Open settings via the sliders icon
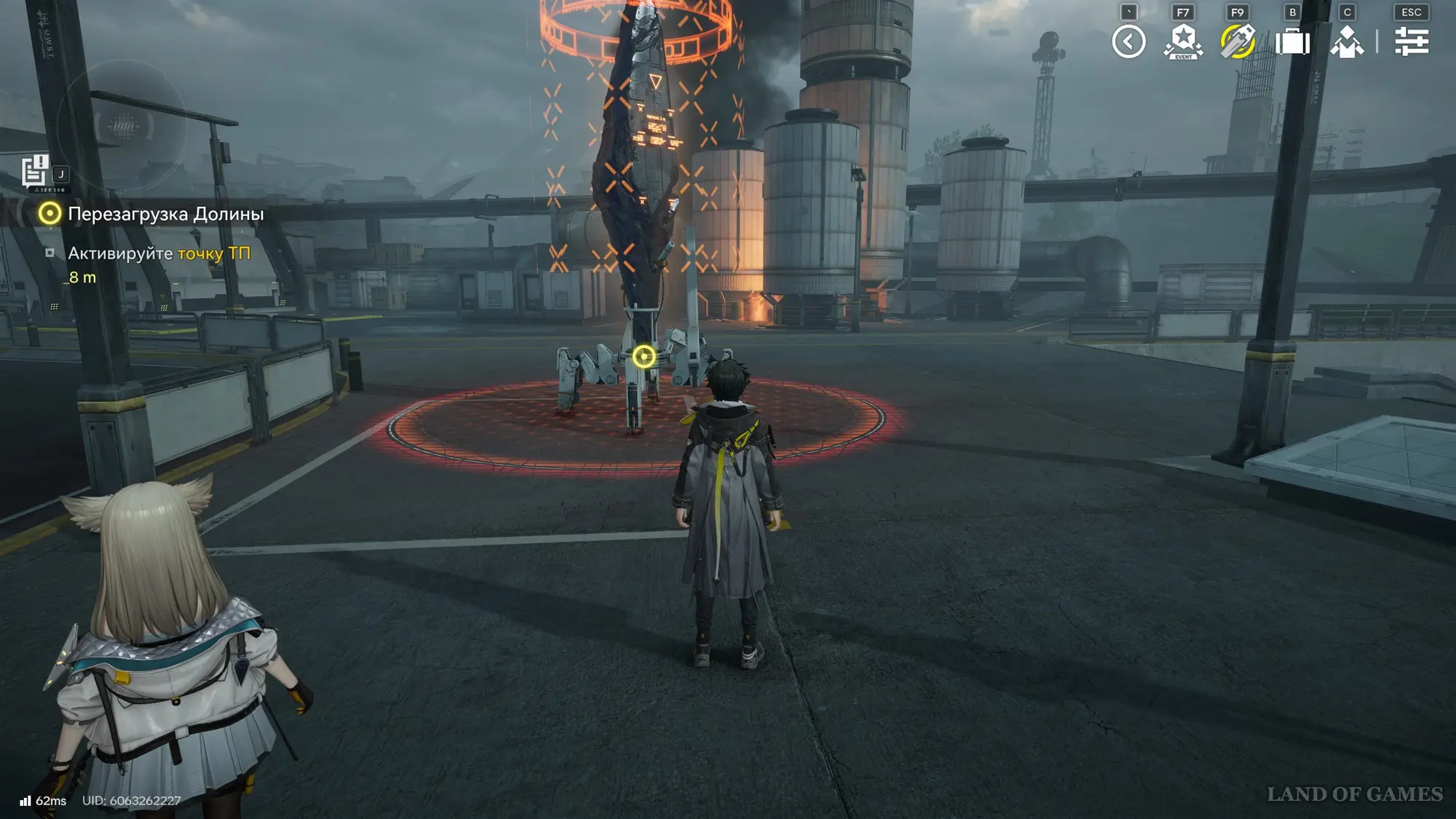The height and width of the screenshot is (819, 1456). pos(1411,41)
